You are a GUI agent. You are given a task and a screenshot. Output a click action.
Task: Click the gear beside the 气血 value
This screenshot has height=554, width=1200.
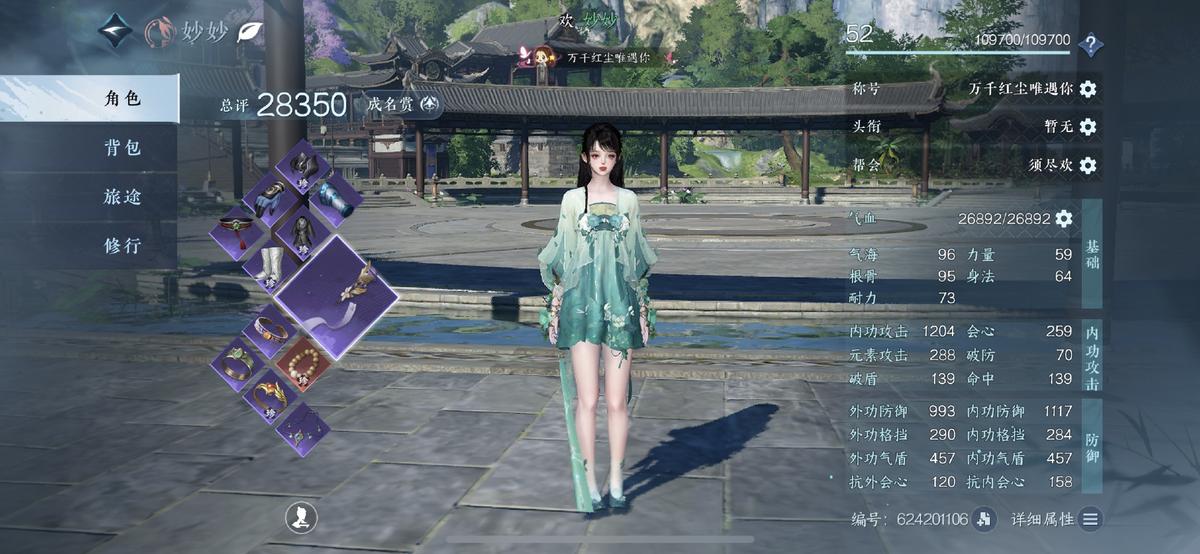tap(1064, 218)
